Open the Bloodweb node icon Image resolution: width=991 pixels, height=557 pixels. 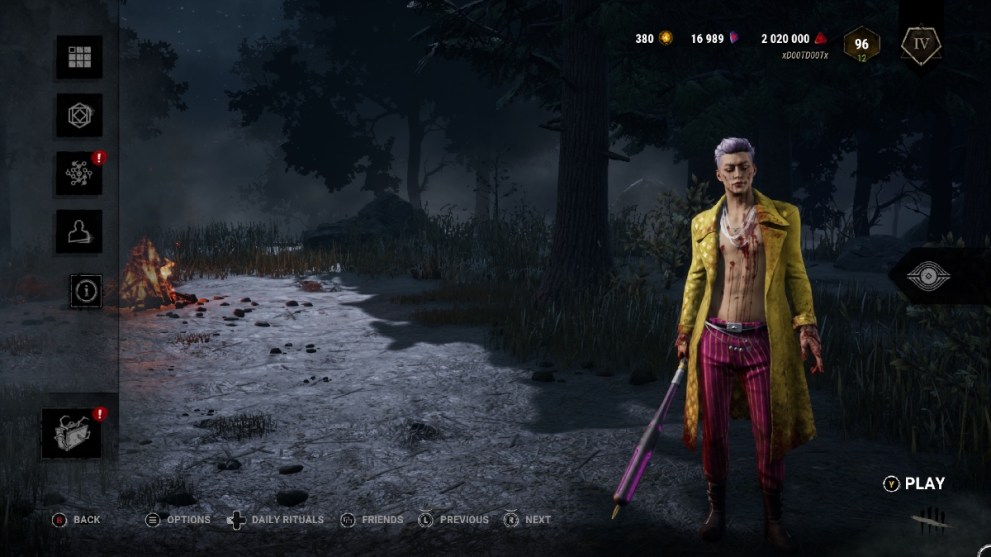click(79, 173)
